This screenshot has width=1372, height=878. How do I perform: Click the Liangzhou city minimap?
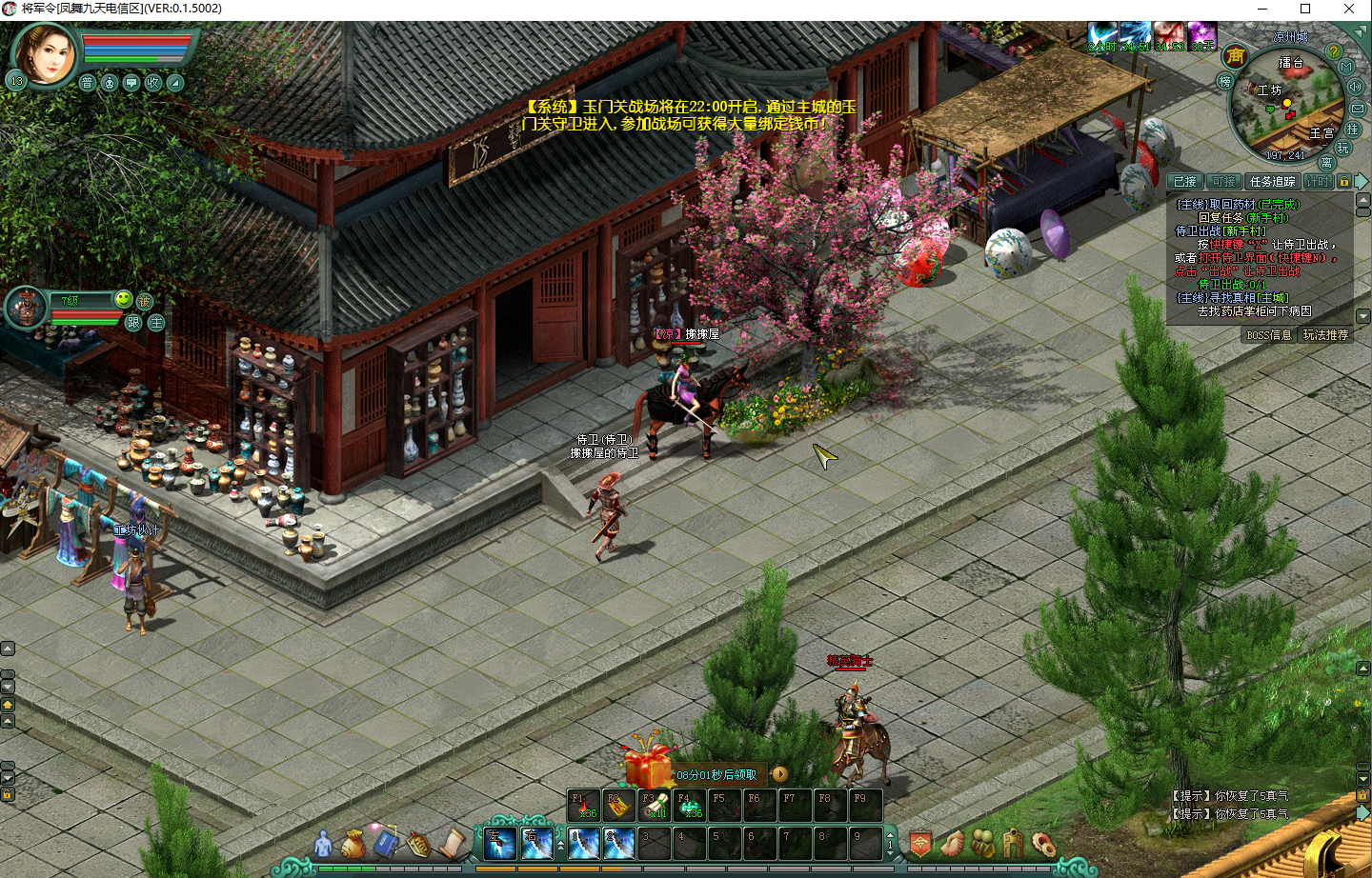click(1286, 107)
